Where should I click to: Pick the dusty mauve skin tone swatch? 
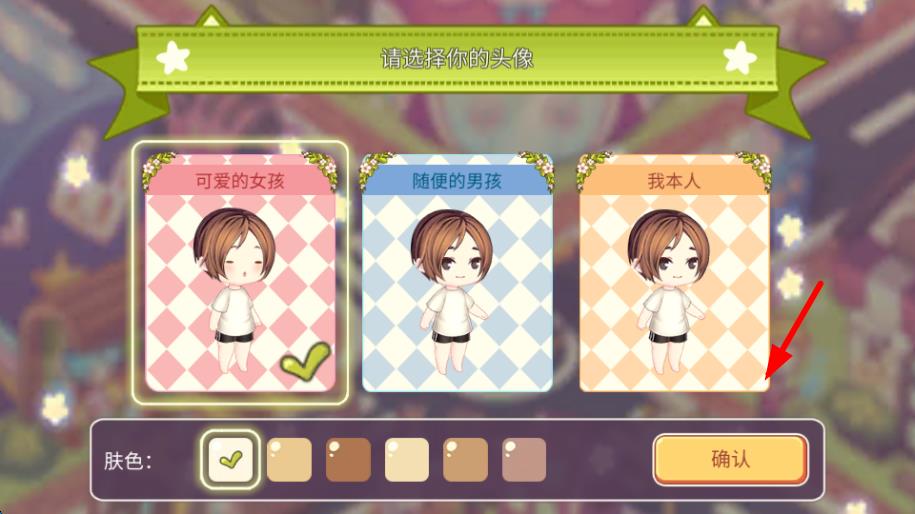point(524,460)
